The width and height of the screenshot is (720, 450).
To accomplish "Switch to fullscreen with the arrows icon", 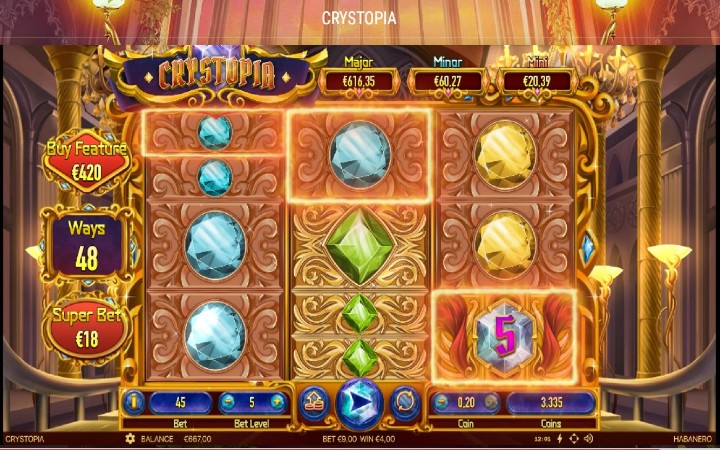I will pos(573,439).
